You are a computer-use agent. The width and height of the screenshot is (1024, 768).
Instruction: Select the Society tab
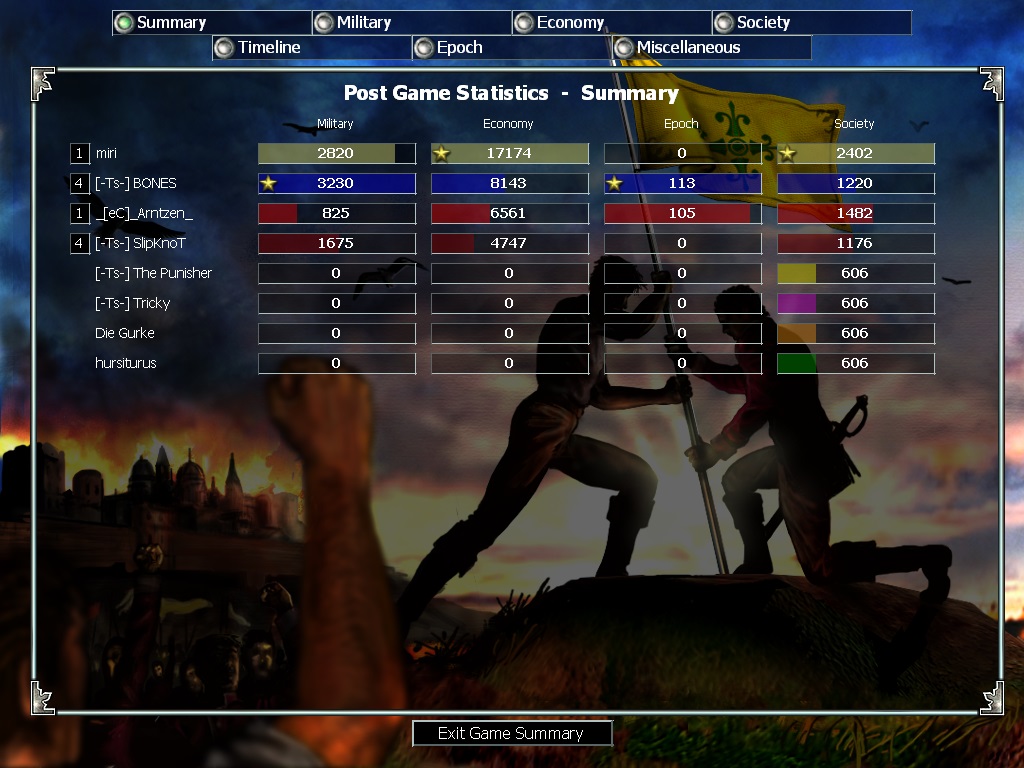point(763,22)
